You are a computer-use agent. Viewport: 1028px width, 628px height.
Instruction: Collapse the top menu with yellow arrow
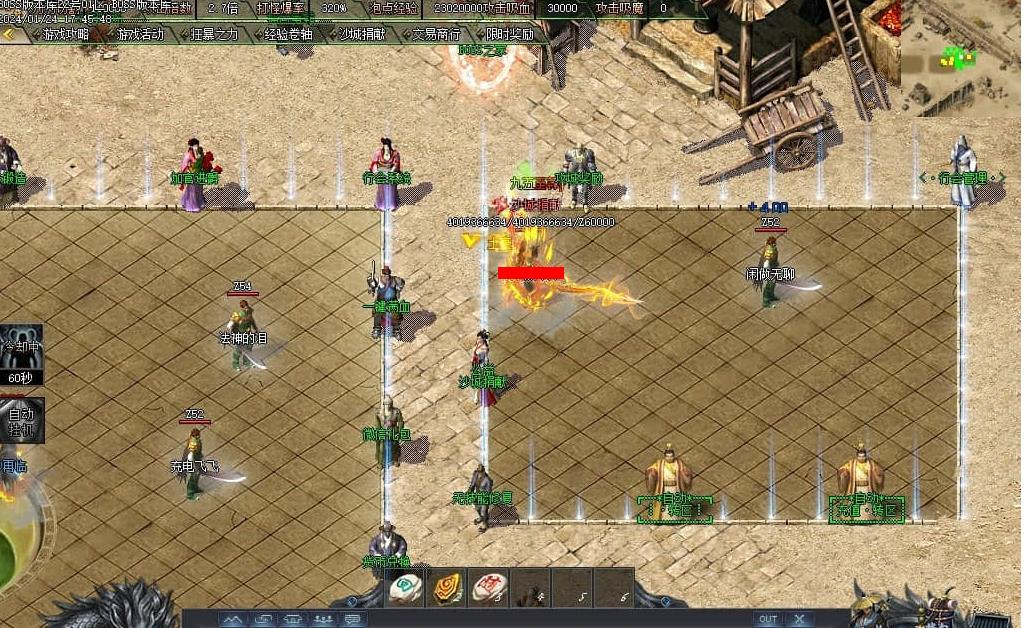(x=9, y=34)
